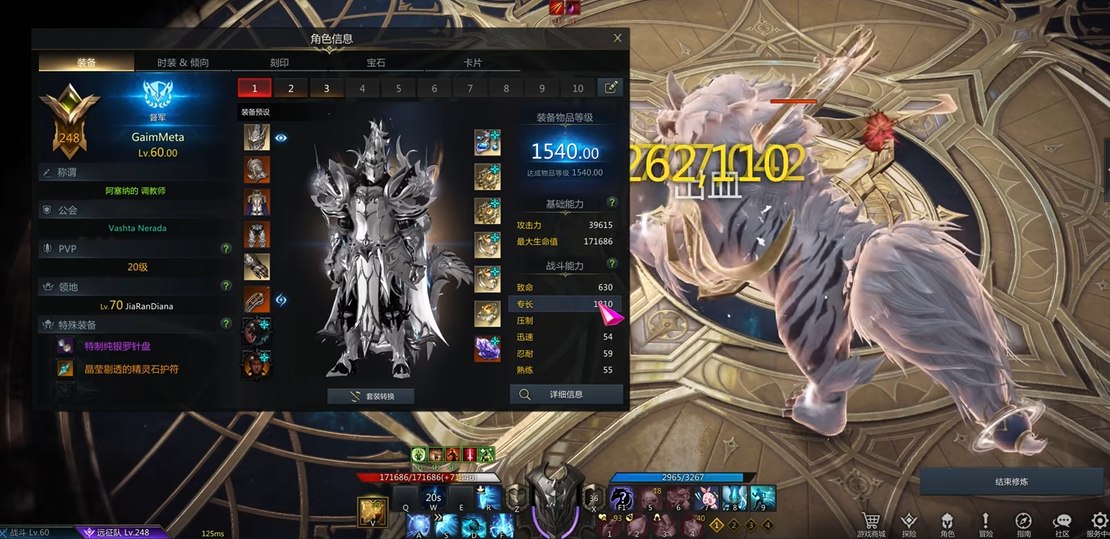Close the 角色信息 character window
Image resolution: width=1110 pixels, height=539 pixels.
click(x=617, y=38)
